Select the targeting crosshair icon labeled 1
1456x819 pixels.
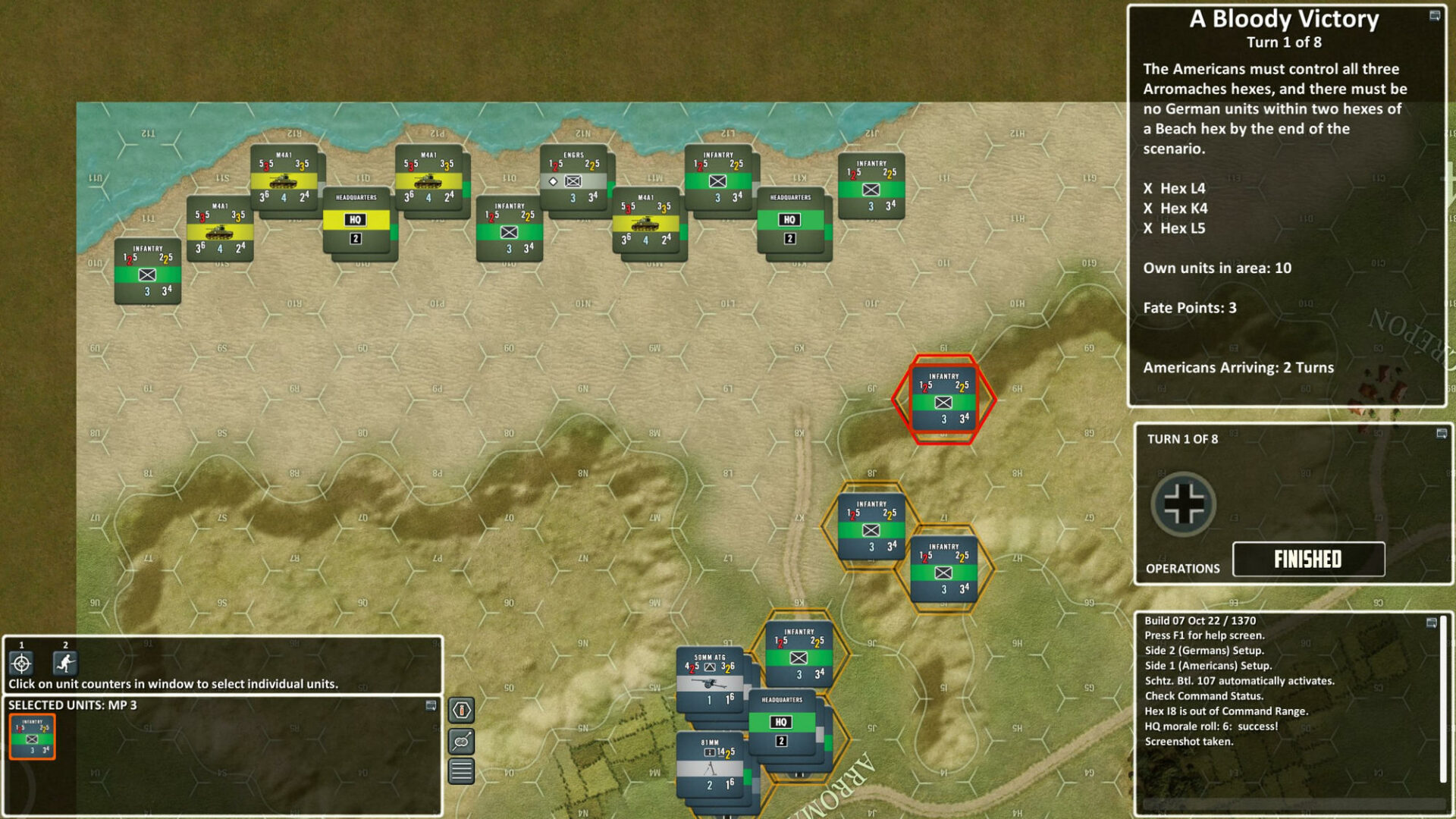click(20, 664)
